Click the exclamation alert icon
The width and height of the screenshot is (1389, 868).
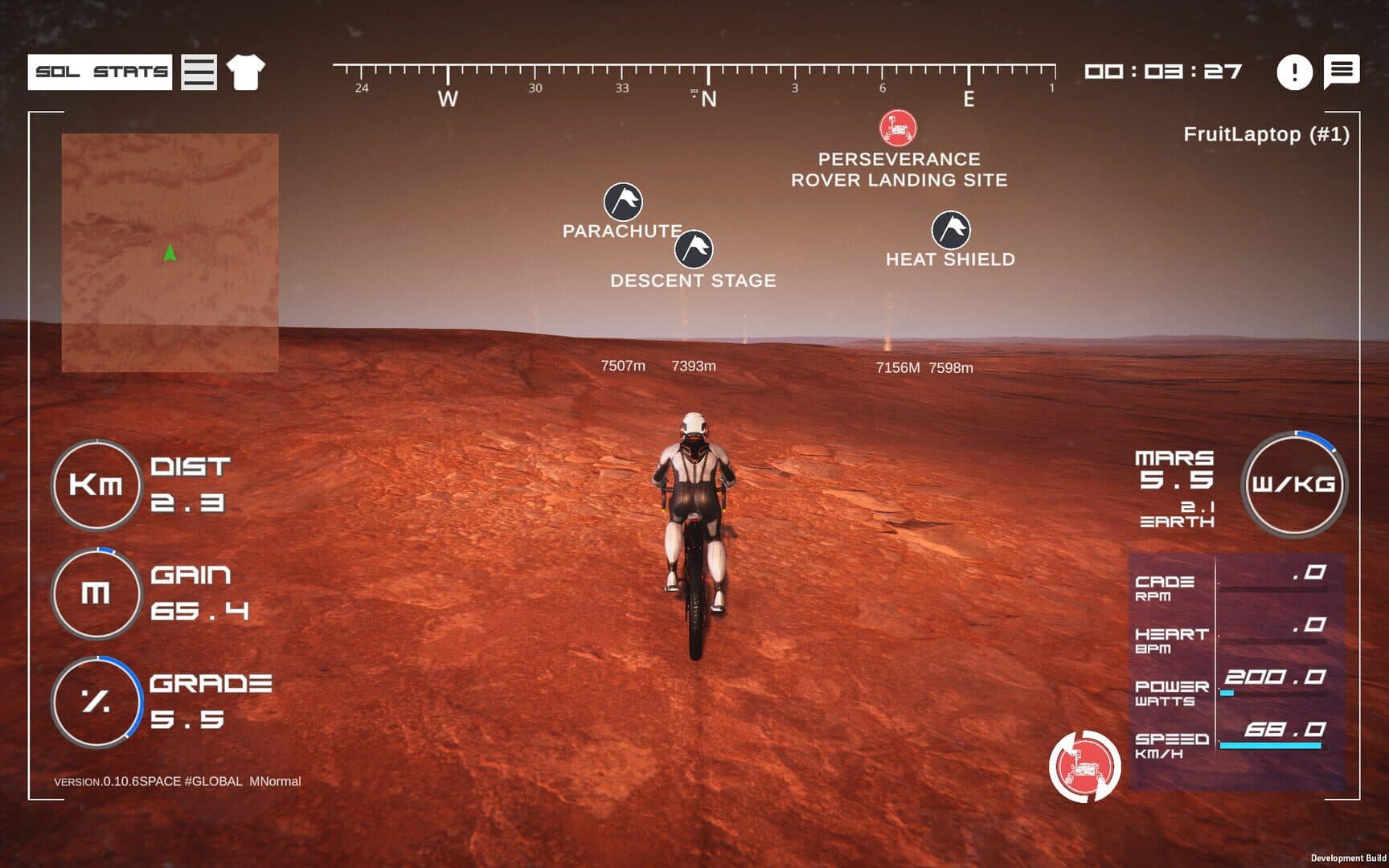[1294, 72]
